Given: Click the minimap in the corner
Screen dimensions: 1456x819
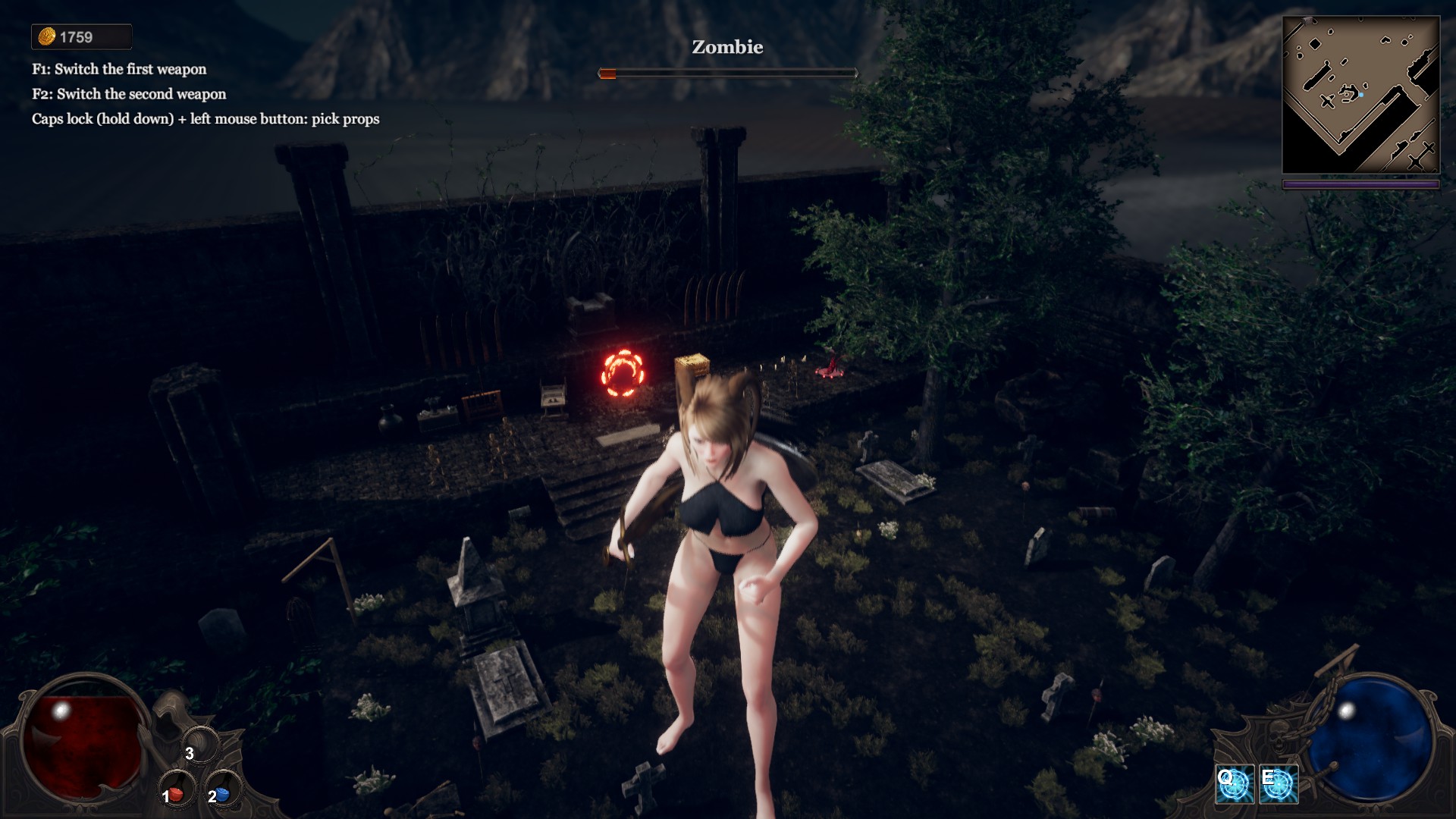Looking at the screenshot, I should click(1360, 96).
